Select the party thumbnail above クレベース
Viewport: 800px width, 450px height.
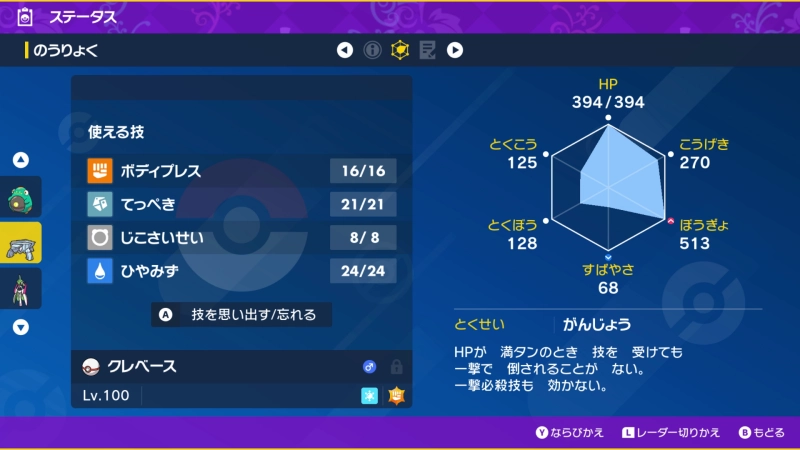coord(21,198)
